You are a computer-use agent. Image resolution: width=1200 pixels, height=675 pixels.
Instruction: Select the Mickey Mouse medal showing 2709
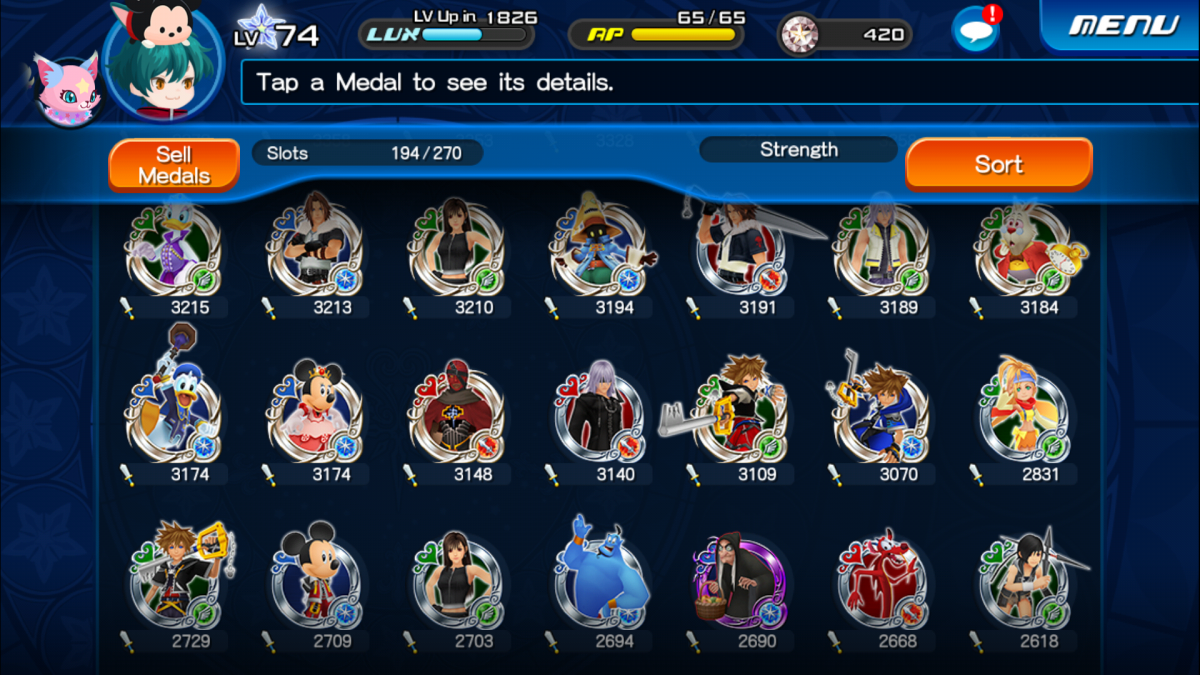tap(314, 580)
